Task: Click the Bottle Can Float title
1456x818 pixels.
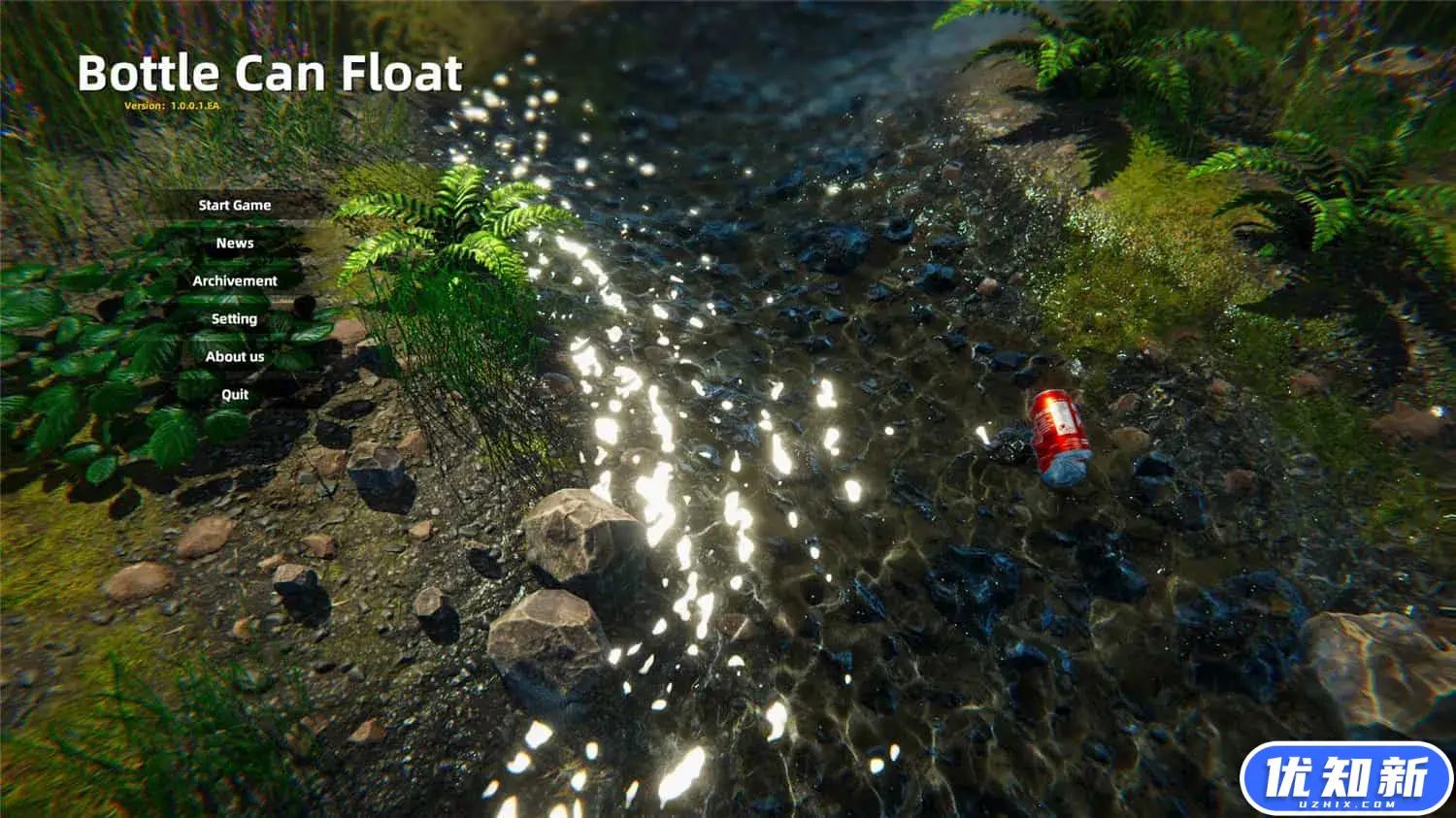Action: click(x=270, y=72)
